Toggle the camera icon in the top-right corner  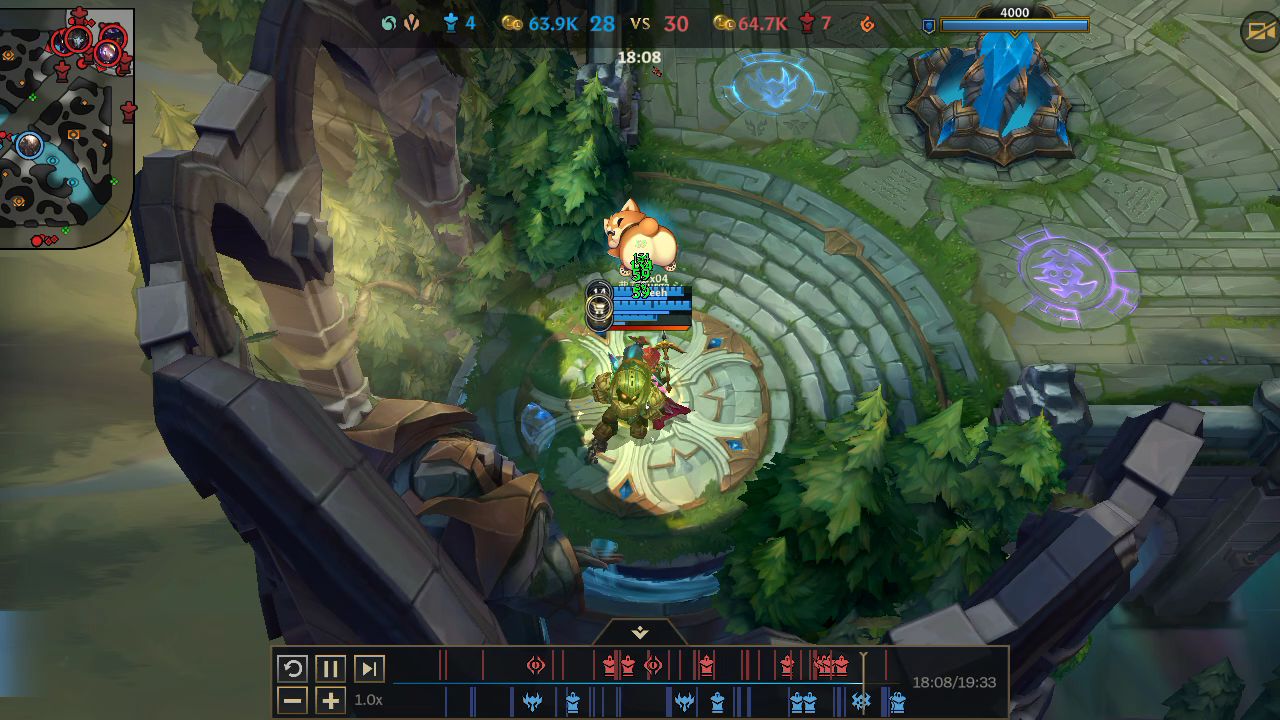point(1259,32)
